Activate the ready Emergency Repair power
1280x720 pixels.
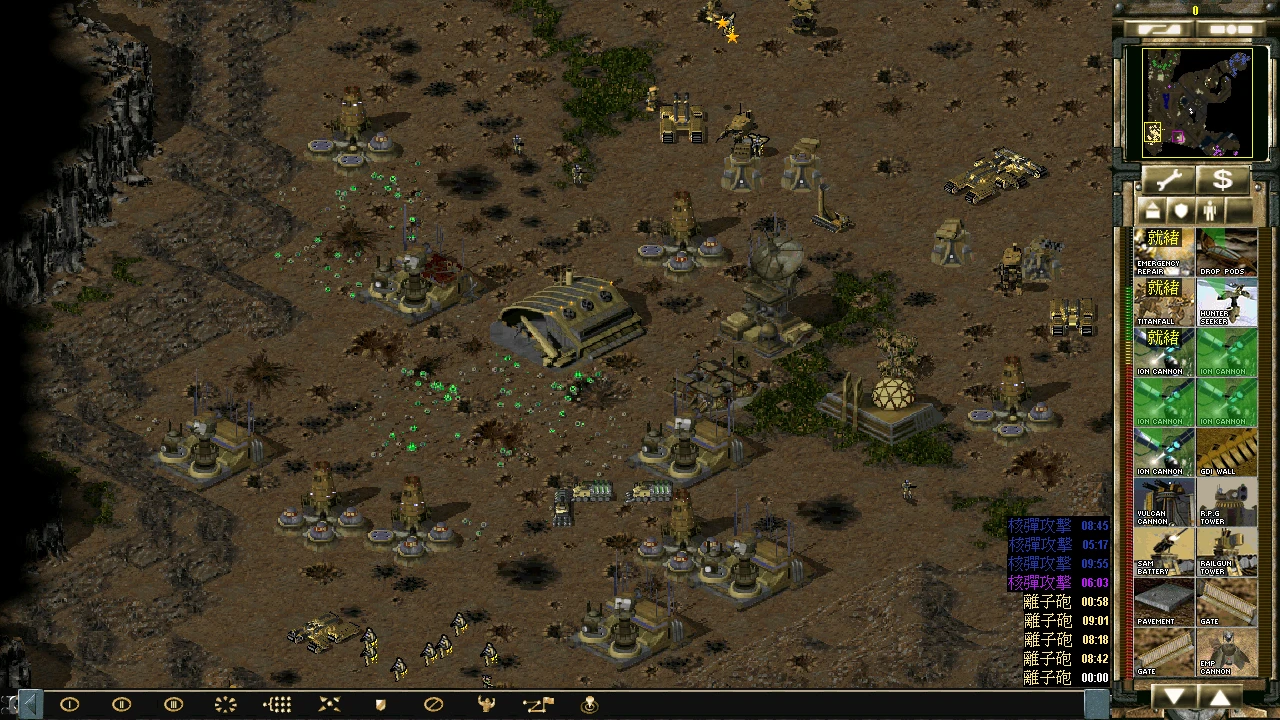coord(1164,252)
